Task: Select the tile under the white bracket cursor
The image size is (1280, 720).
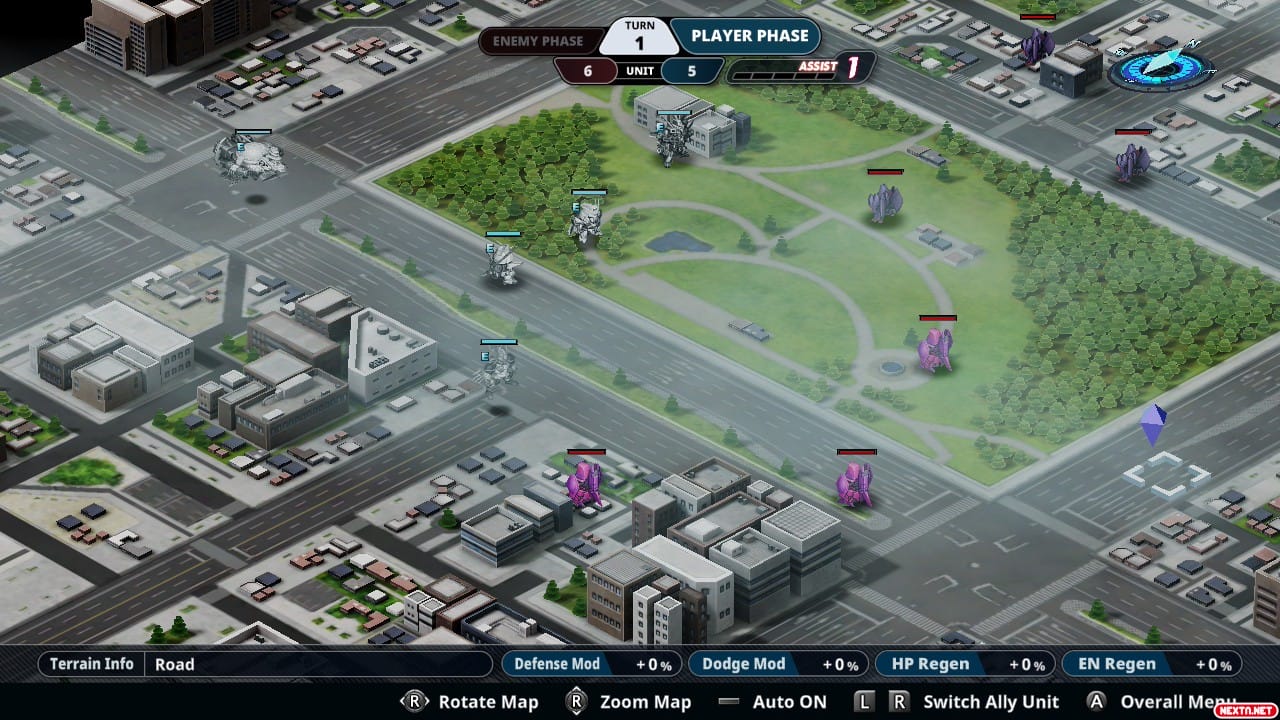Action: (x=1165, y=475)
